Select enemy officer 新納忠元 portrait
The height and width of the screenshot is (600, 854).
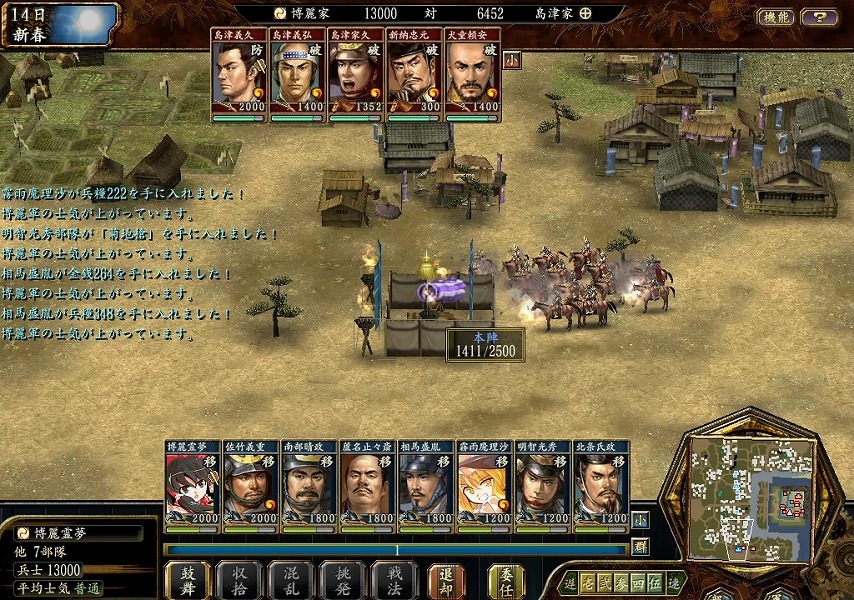coord(412,75)
